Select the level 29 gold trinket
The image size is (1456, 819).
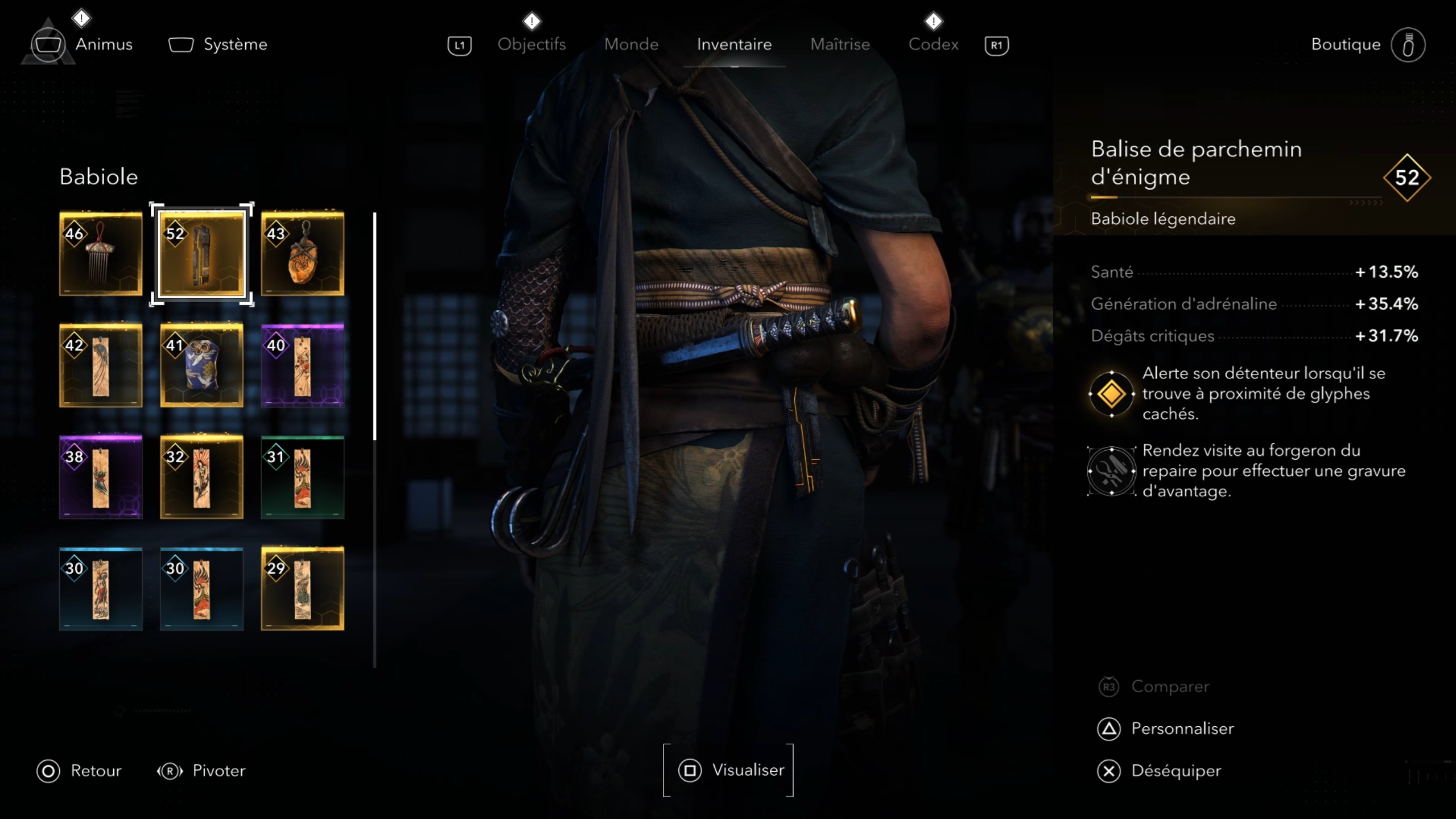302,588
